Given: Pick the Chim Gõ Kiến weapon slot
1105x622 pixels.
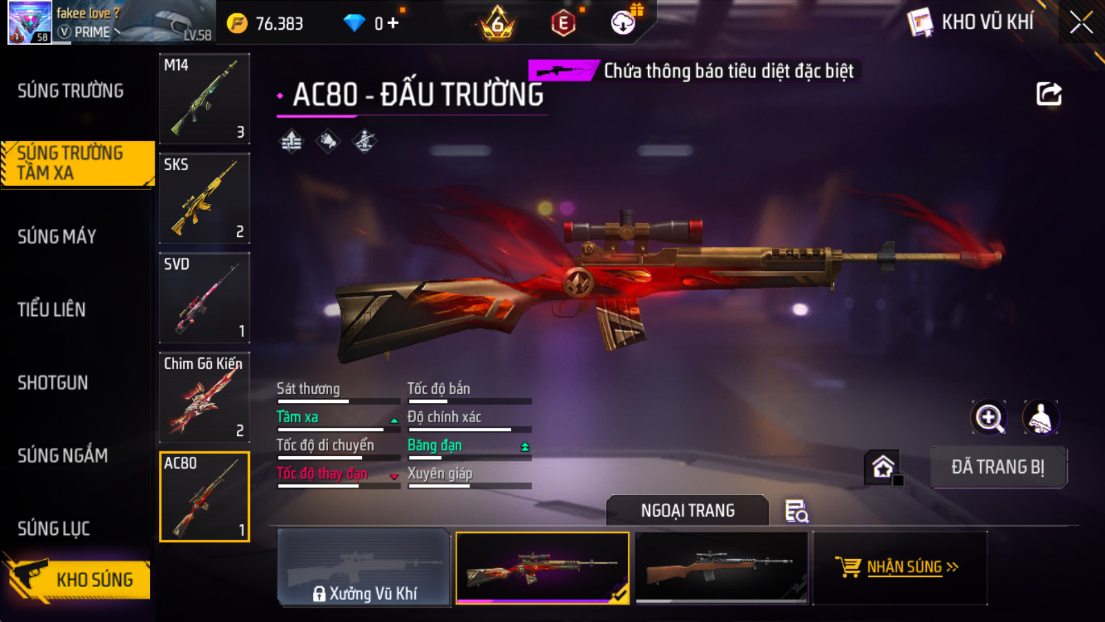Looking at the screenshot, I should coord(204,397).
